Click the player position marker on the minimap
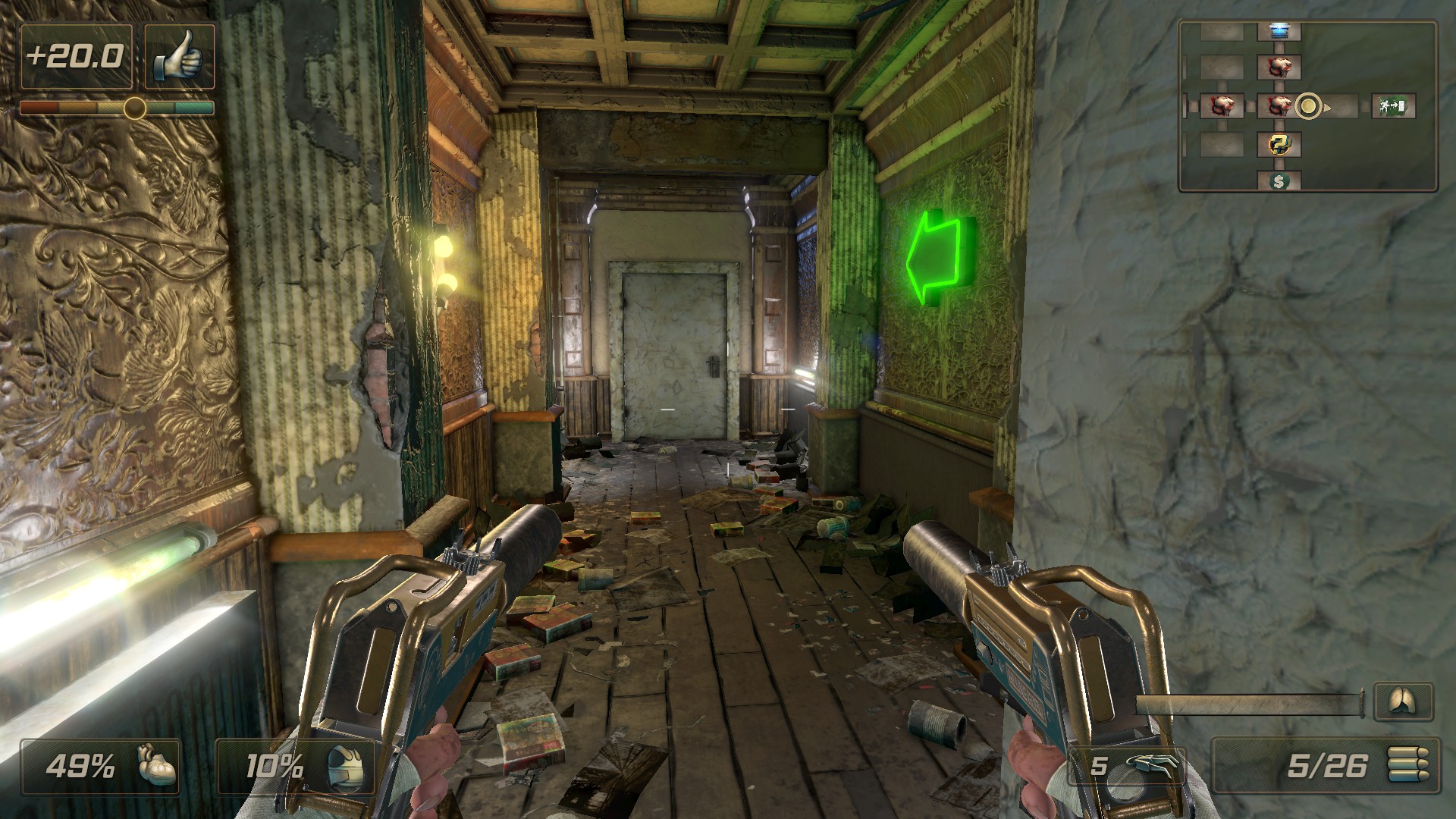1456x819 pixels. pos(1307,105)
